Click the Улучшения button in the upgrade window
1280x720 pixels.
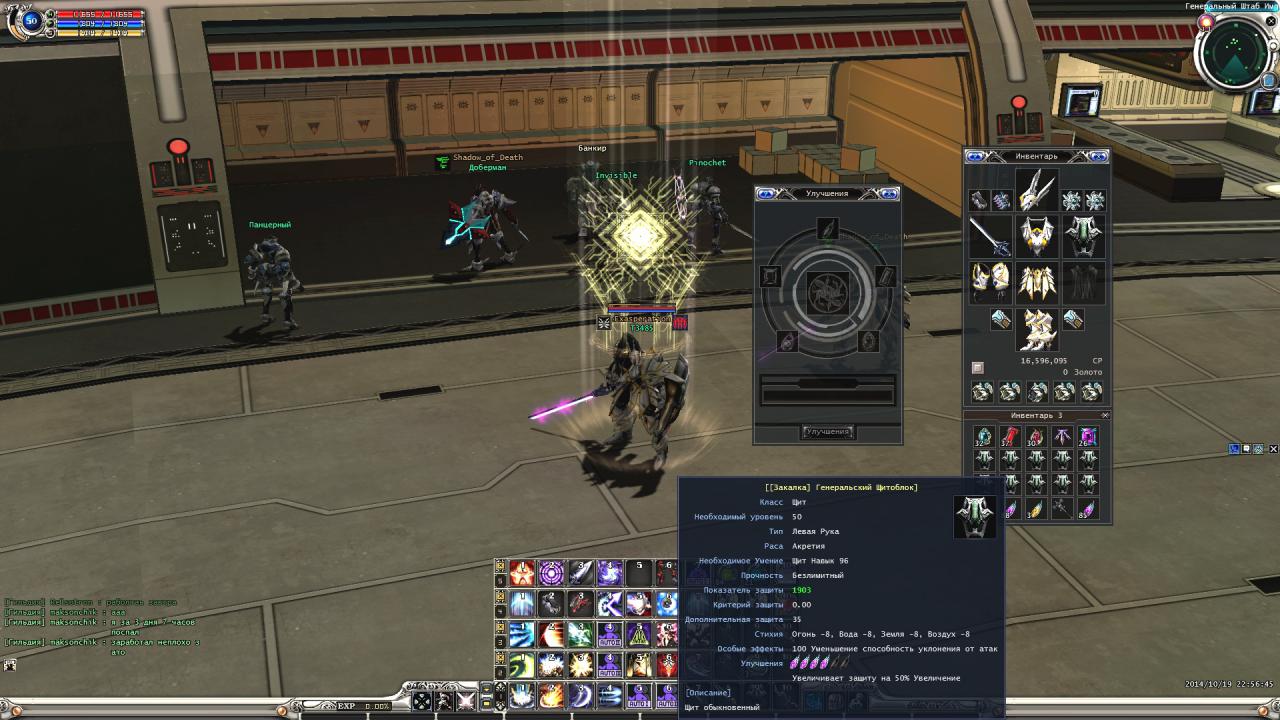click(827, 432)
